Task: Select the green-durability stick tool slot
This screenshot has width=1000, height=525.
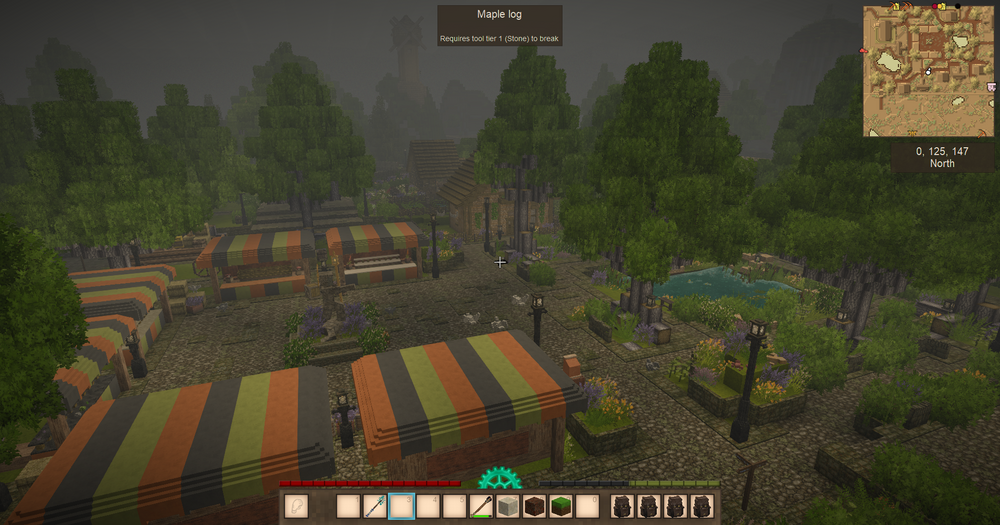Action: (482, 507)
